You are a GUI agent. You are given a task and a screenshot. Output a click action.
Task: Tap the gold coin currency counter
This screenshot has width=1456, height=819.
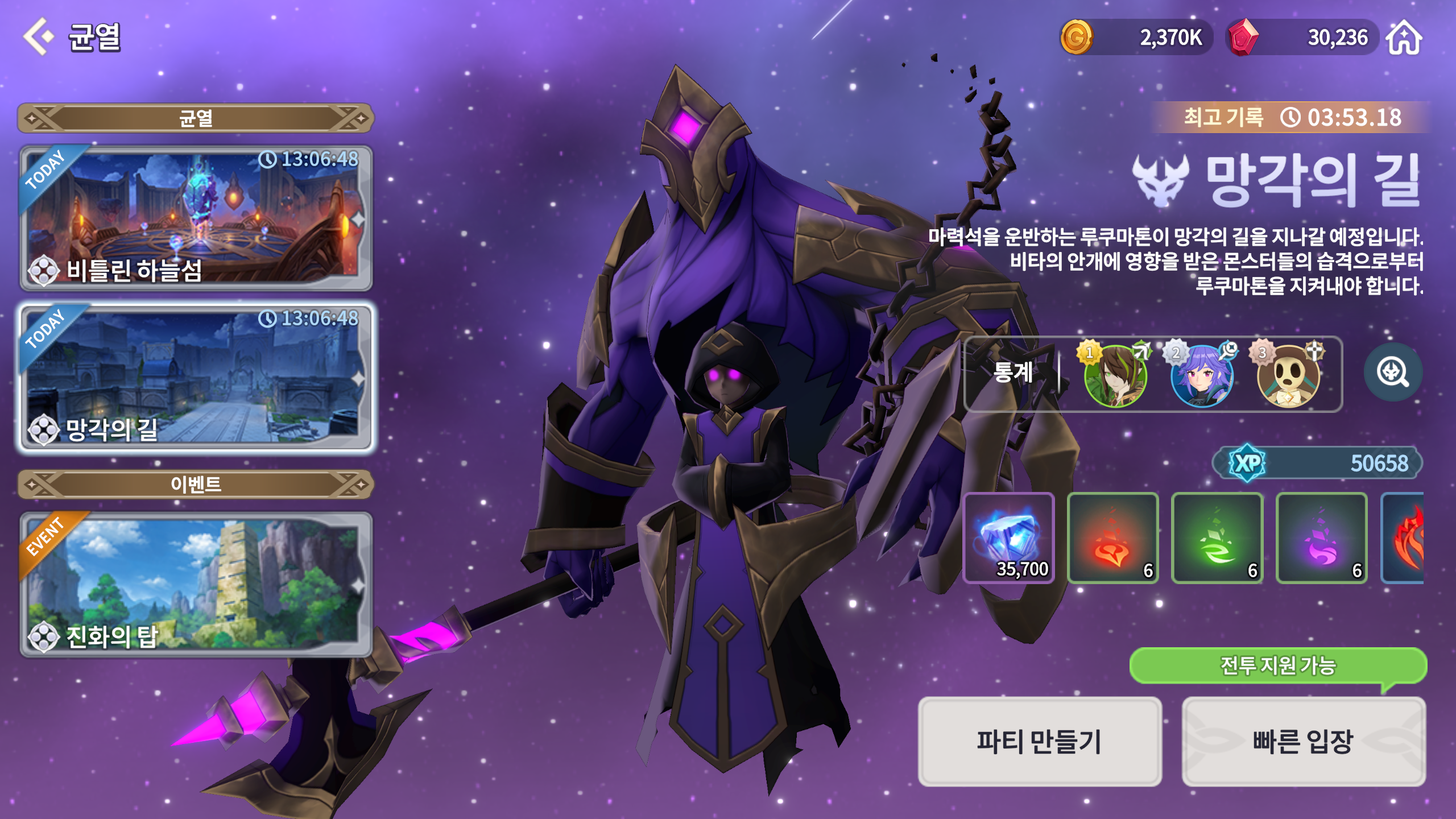coord(1135,38)
